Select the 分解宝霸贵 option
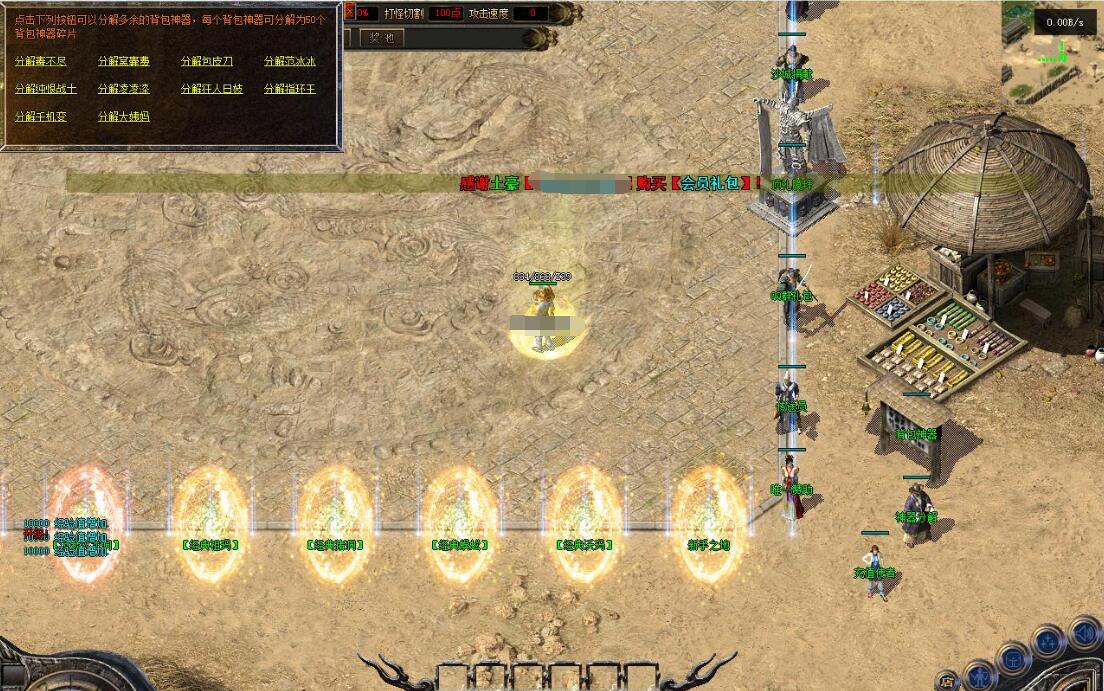 [x=124, y=61]
